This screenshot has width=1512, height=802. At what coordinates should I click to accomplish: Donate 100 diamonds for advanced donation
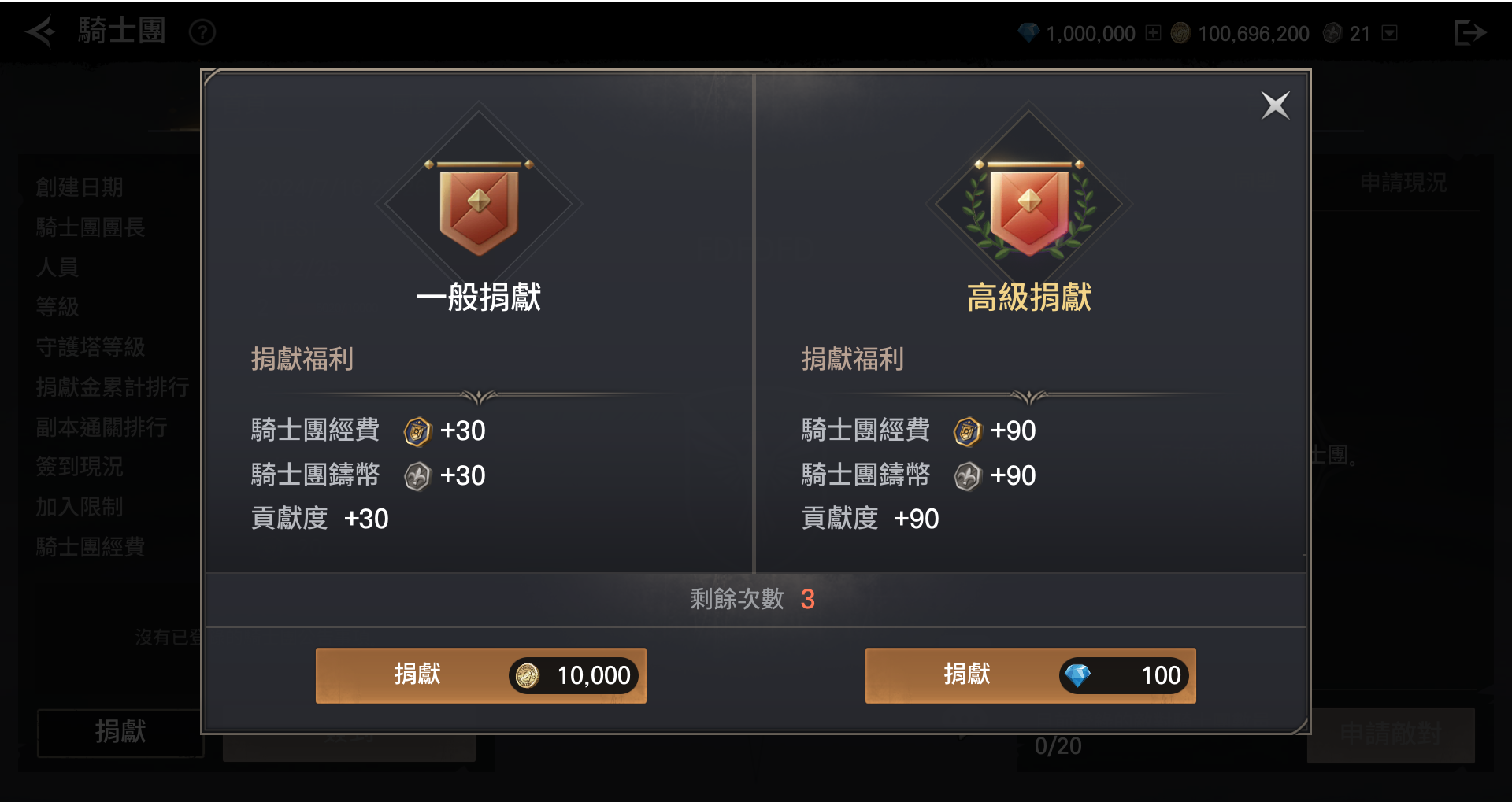click(x=1030, y=675)
